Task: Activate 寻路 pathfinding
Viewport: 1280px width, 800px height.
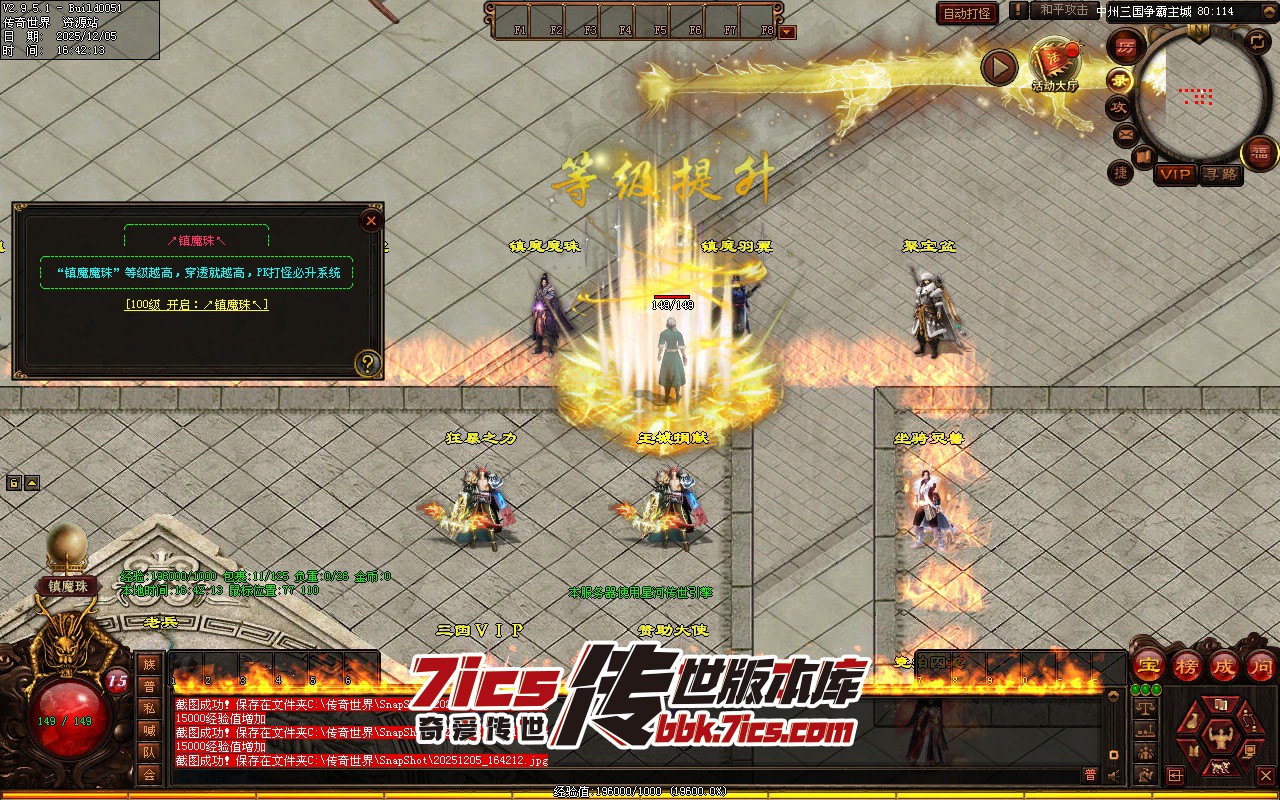Action: [1220, 174]
